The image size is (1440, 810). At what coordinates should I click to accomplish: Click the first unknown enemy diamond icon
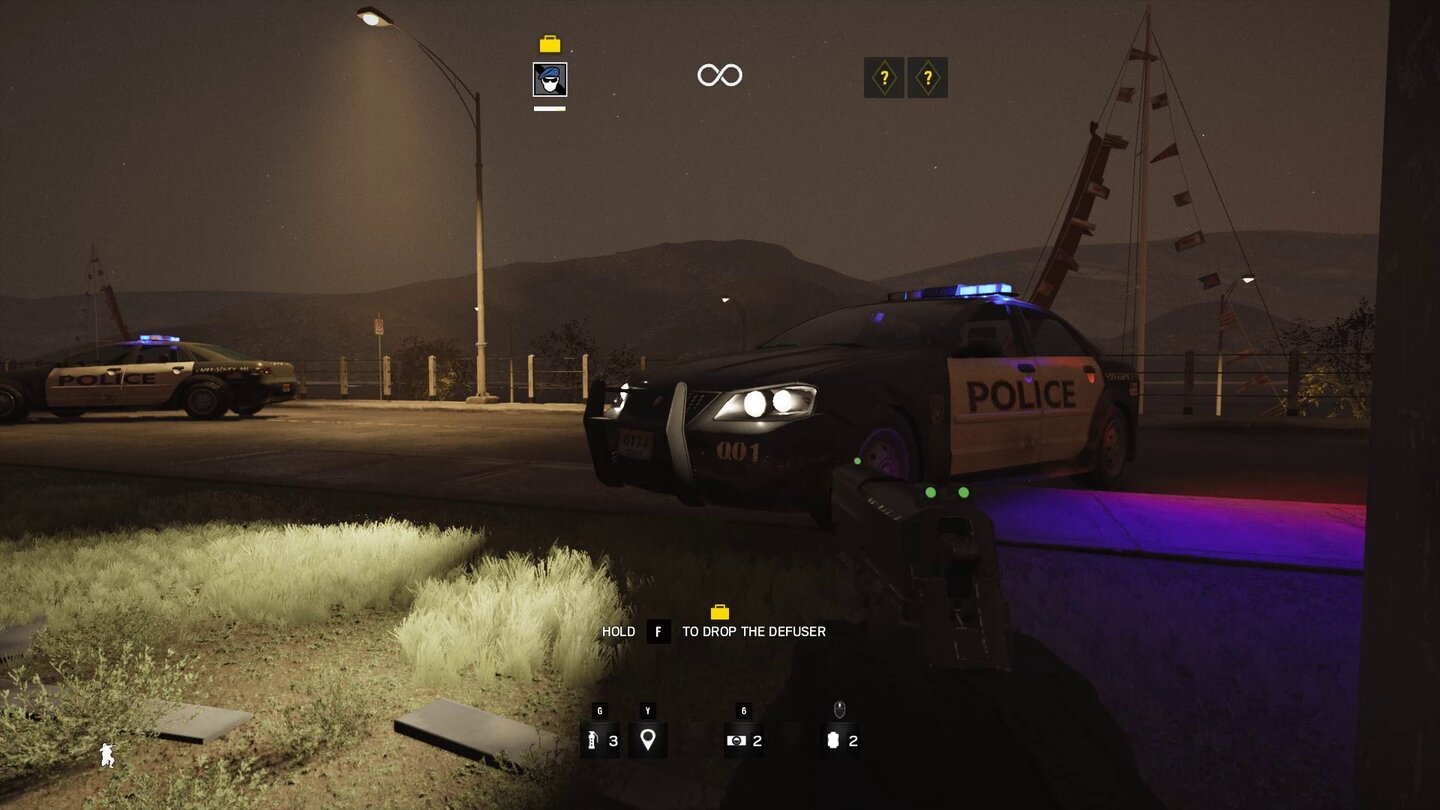pyautogui.click(x=884, y=77)
